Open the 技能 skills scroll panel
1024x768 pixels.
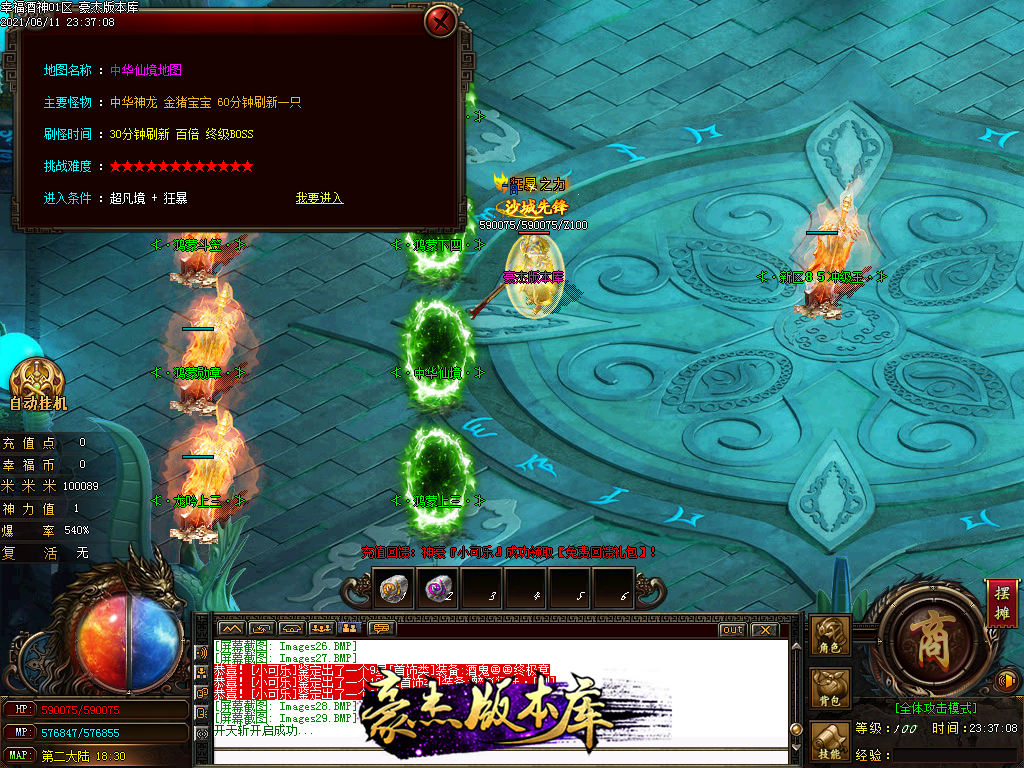[x=830, y=742]
